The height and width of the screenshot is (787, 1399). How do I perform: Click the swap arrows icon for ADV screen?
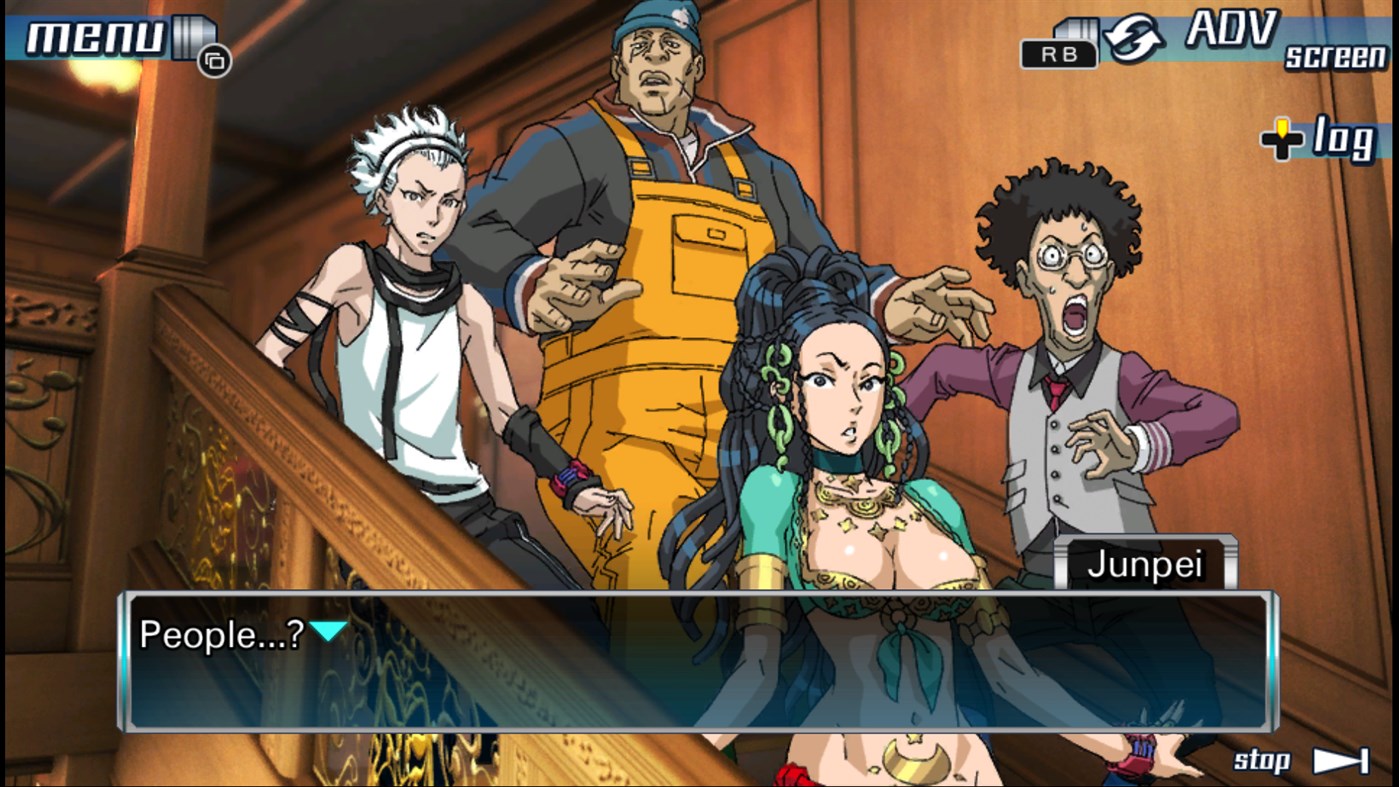pos(1134,37)
